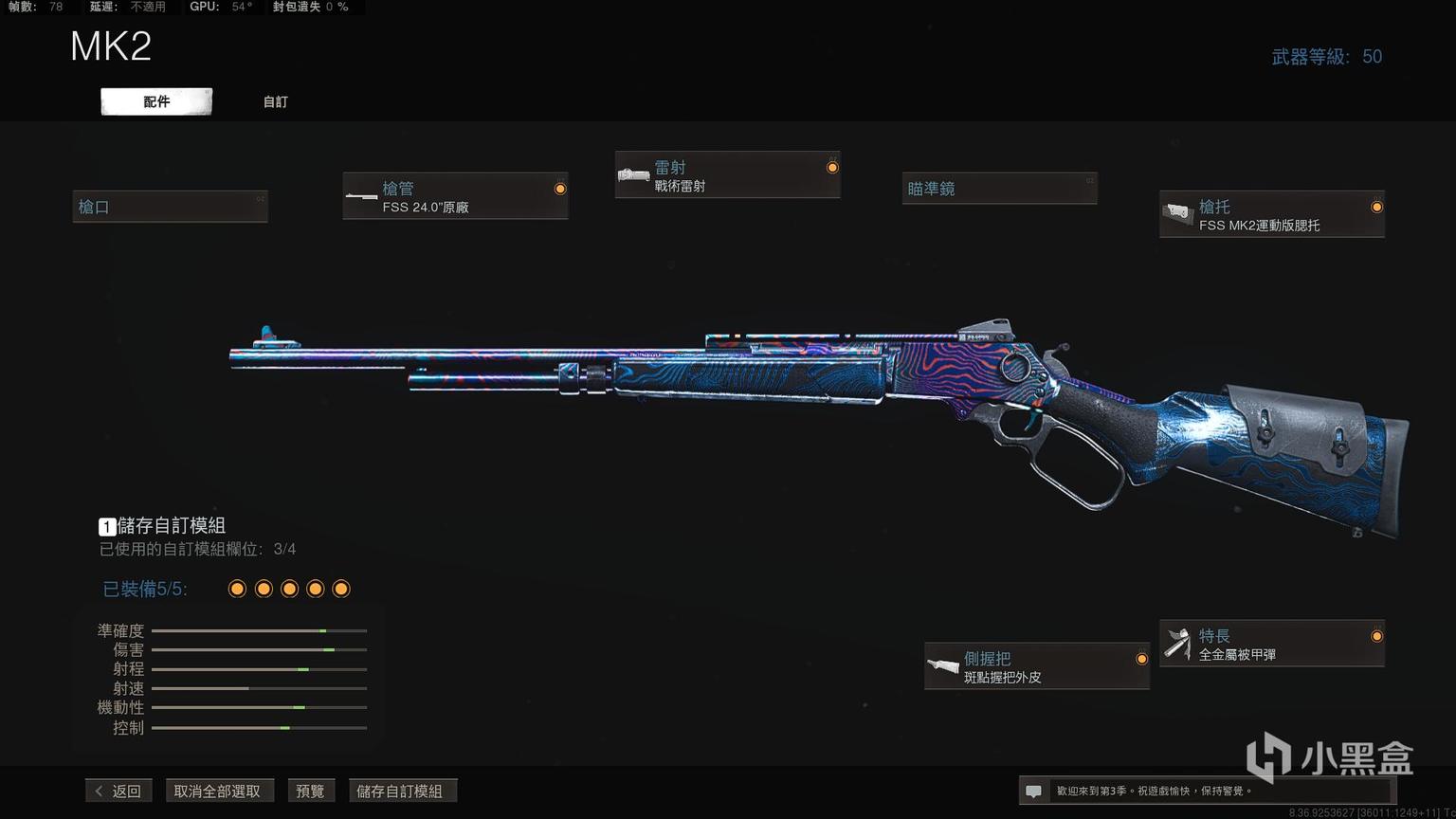
Task: Select the 側握把 rear grip slot
Action: point(1036,666)
